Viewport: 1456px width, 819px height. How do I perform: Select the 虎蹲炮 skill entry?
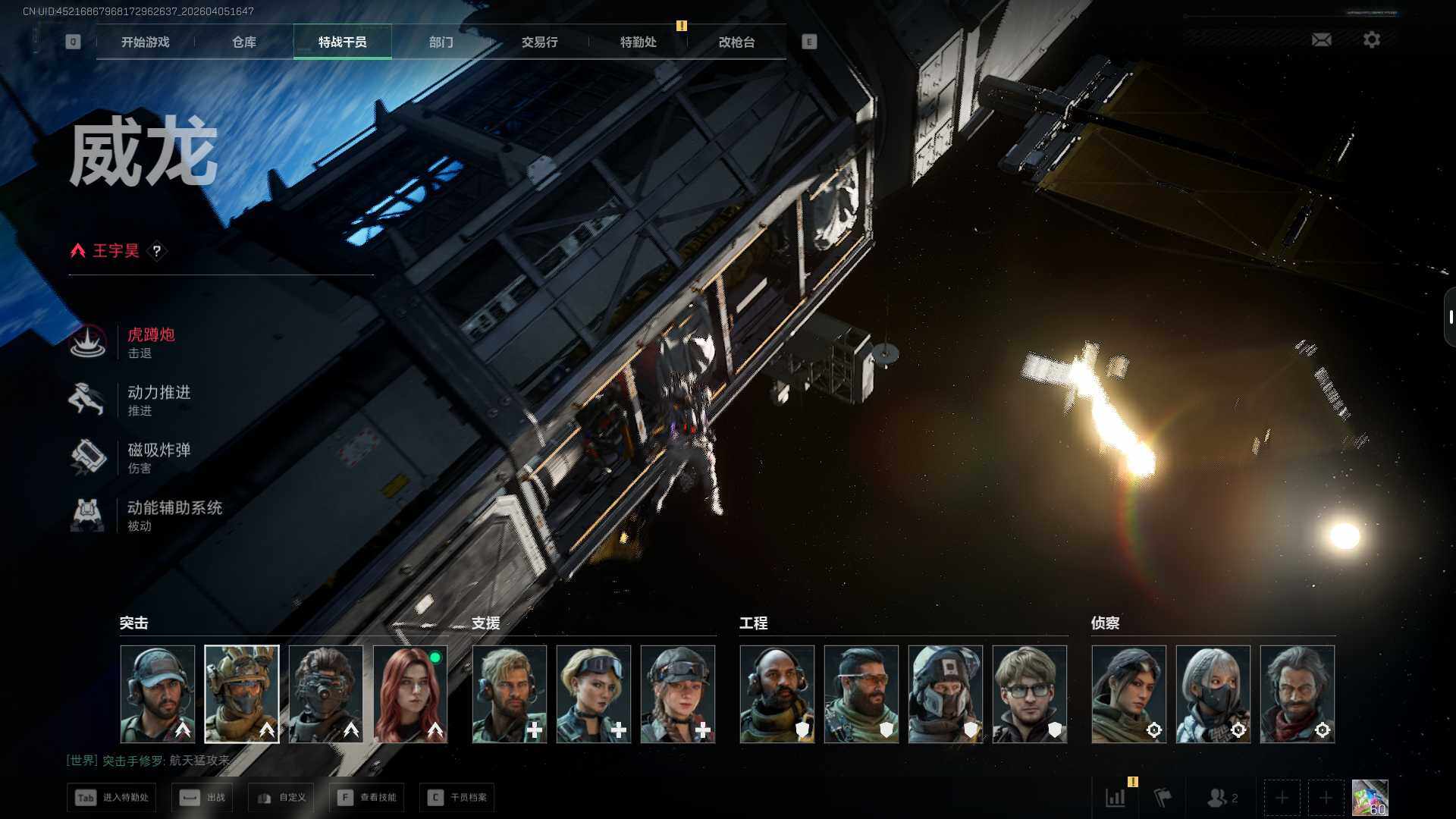[x=150, y=342]
